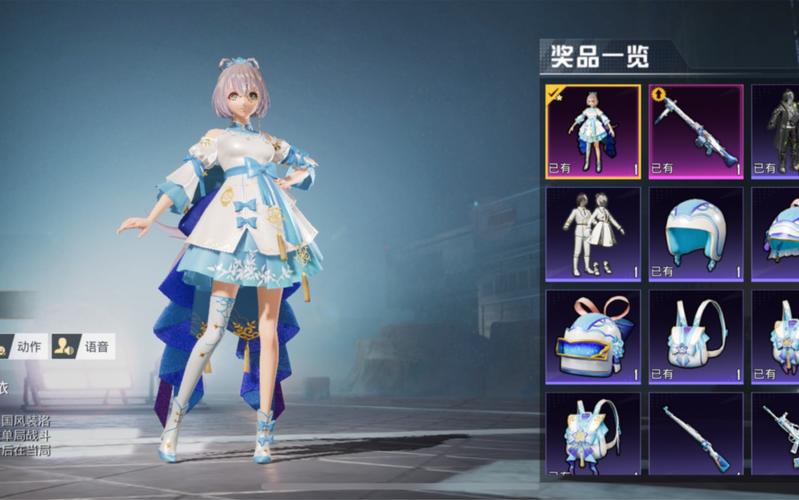Pick the white couple outfits prize tile
Viewport: 799px width, 500px height.
593,234
